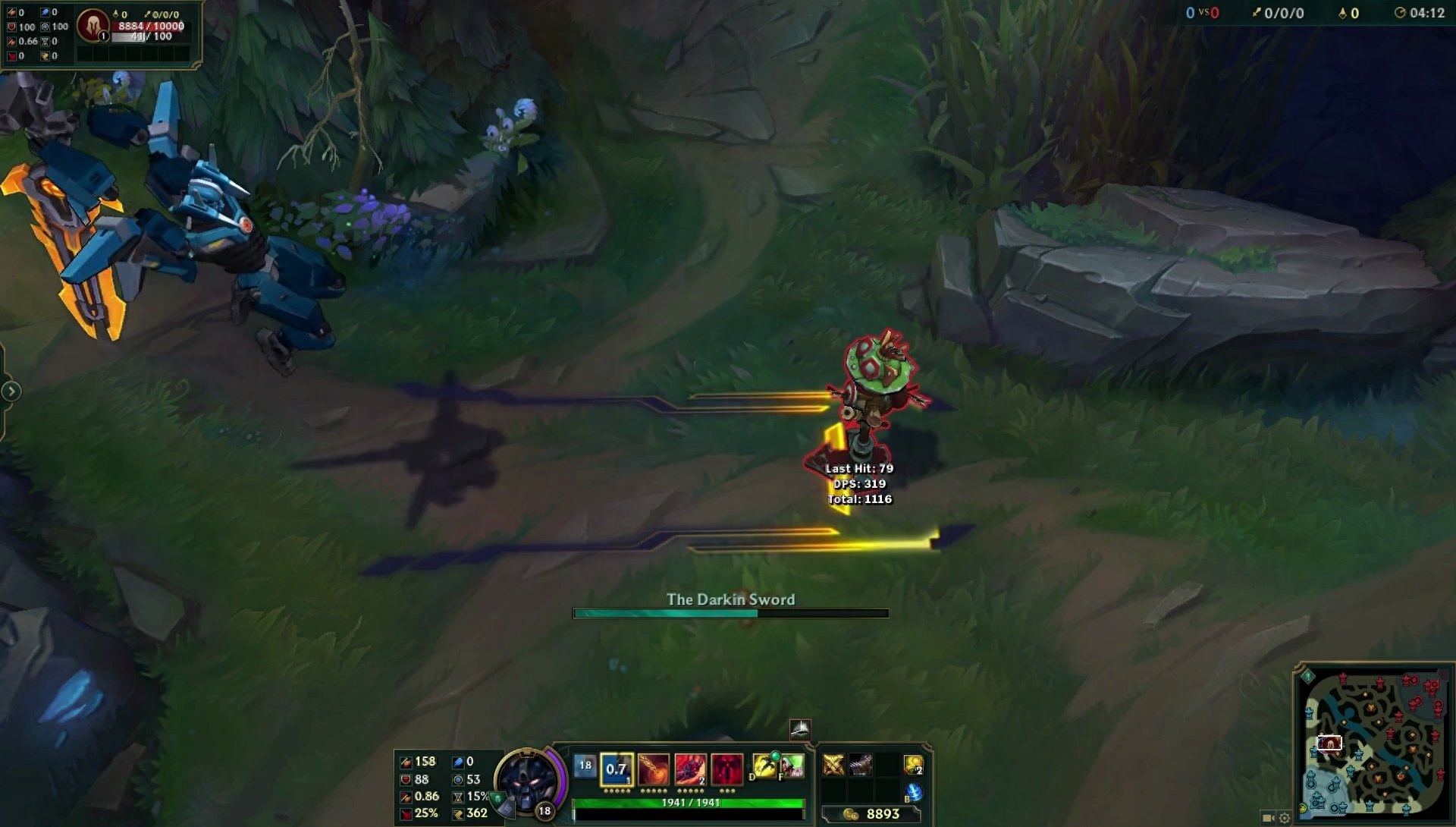The height and width of the screenshot is (827, 1456).
Task: Click the minimap
Action: tap(1373, 741)
